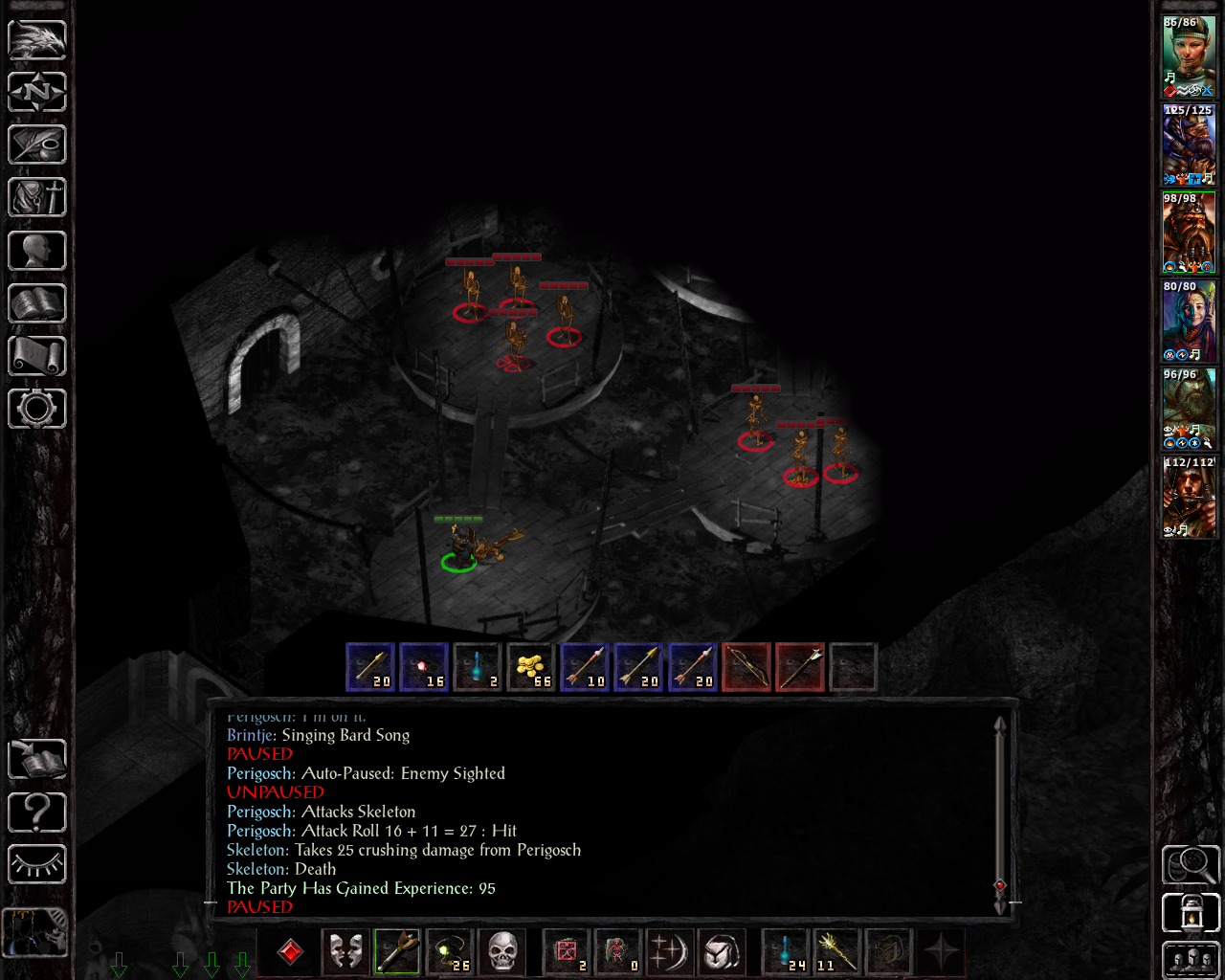Open the options gear button

coord(37,409)
